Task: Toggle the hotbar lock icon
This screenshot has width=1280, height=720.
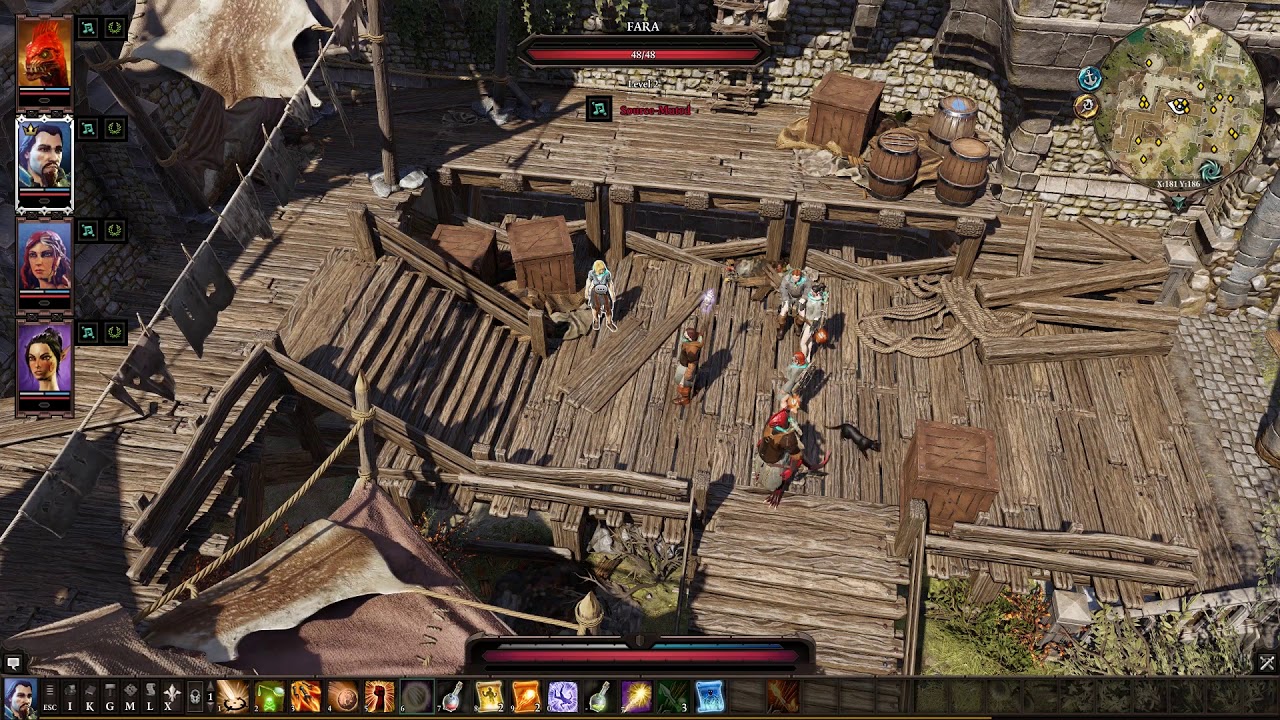Action: coord(195,696)
